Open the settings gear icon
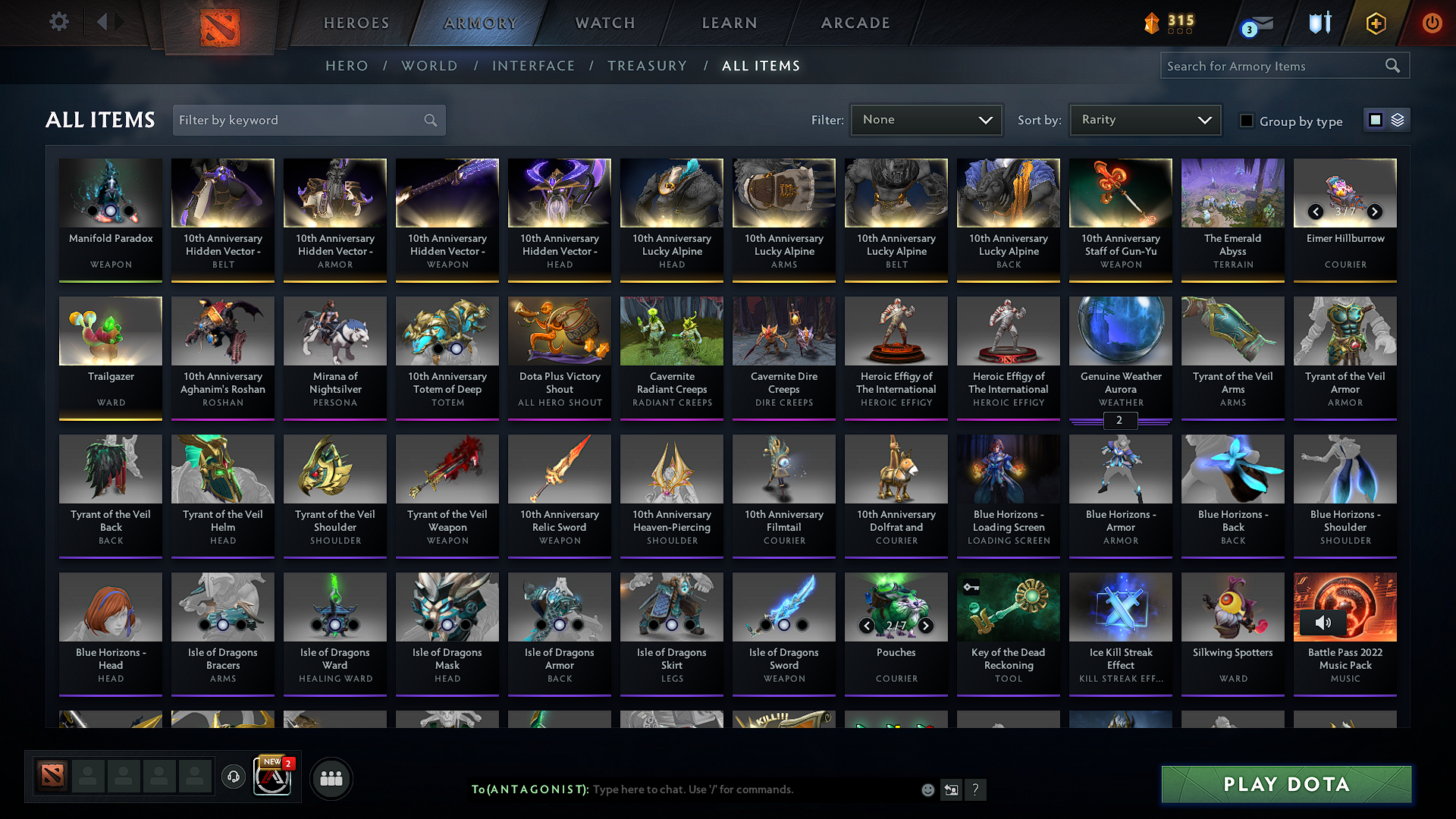Screen dimensions: 1456x819 pos(58,22)
